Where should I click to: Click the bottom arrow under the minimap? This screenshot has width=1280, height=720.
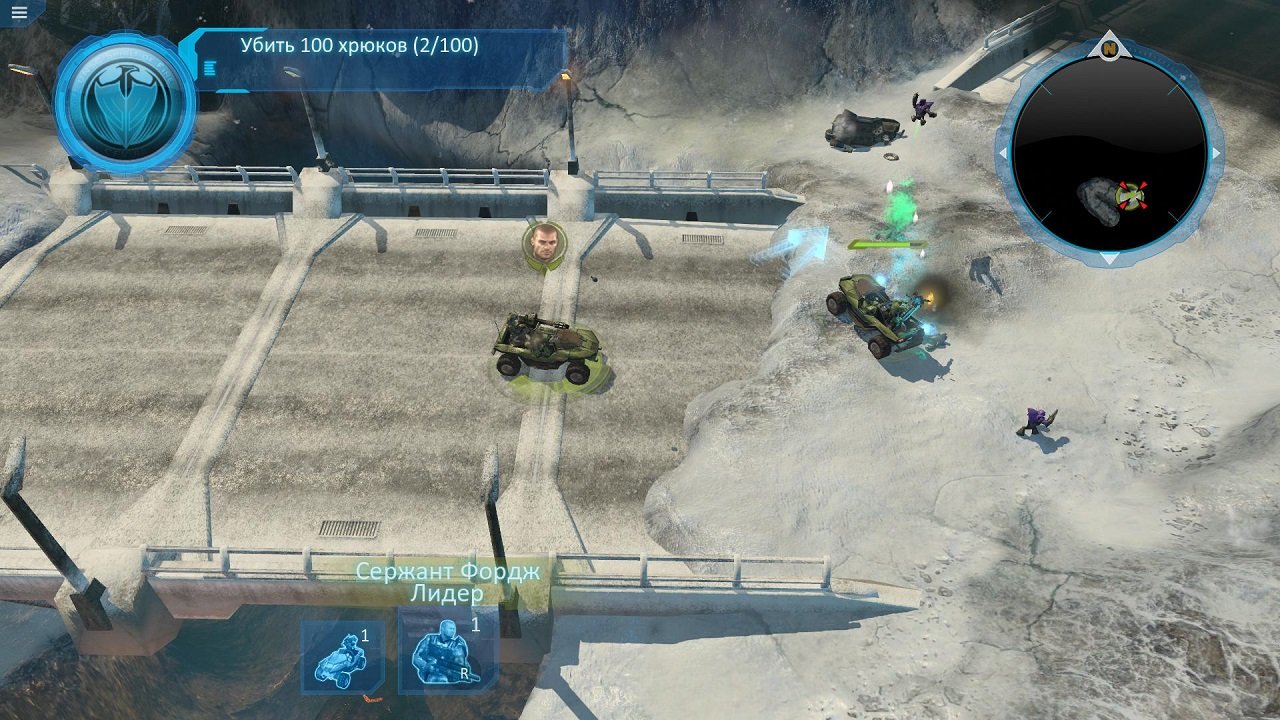[x=1110, y=258]
